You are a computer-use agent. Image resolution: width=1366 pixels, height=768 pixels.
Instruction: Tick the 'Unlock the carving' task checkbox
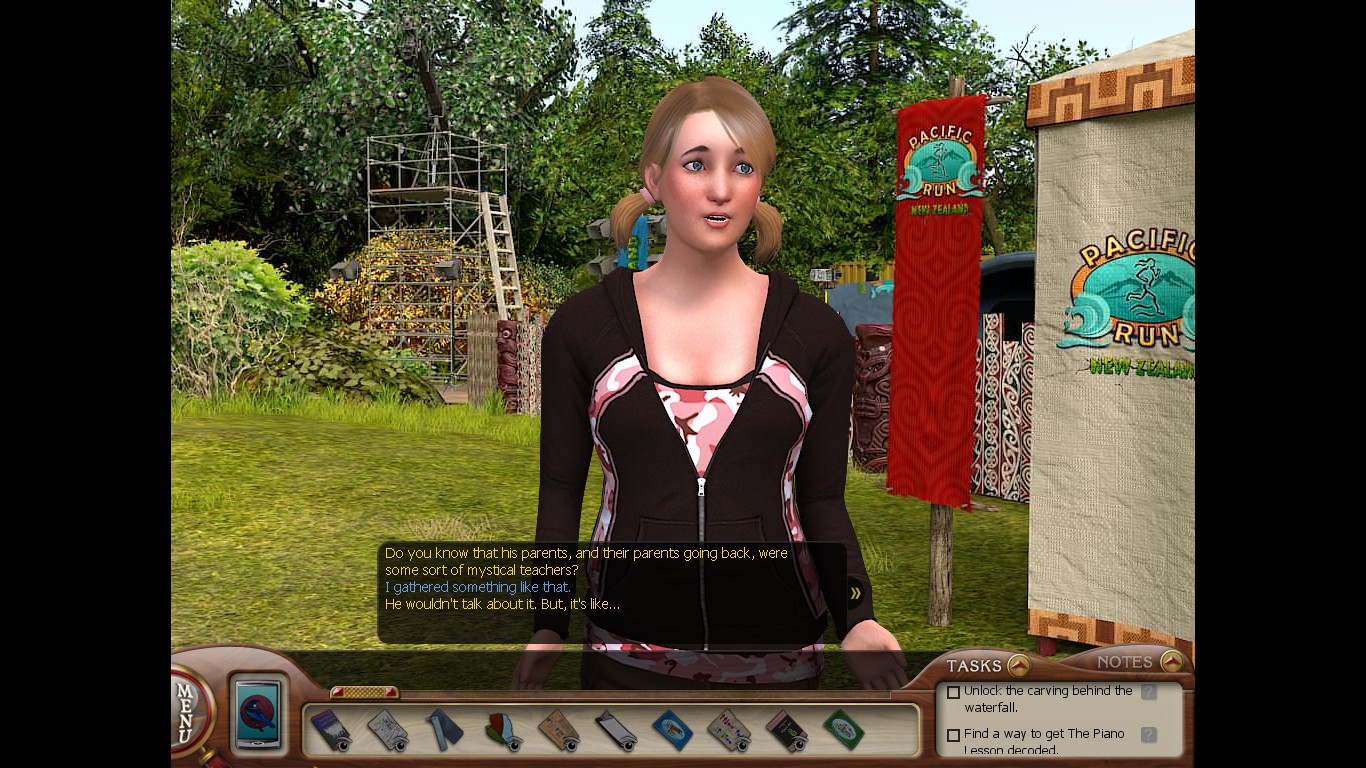(954, 692)
